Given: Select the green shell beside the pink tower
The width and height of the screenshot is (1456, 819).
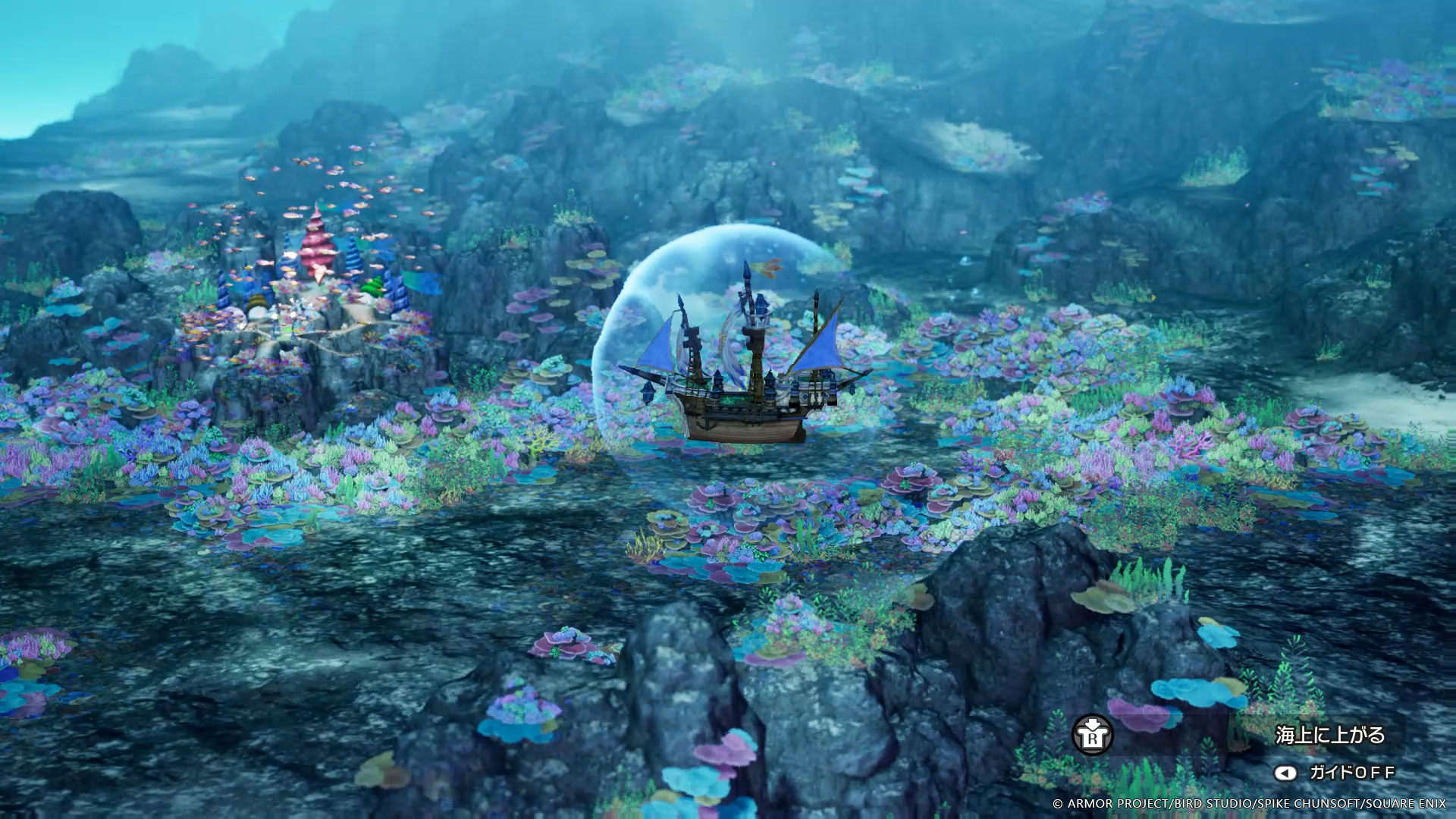Looking at the screenshot, I should (x=372, y=287).
